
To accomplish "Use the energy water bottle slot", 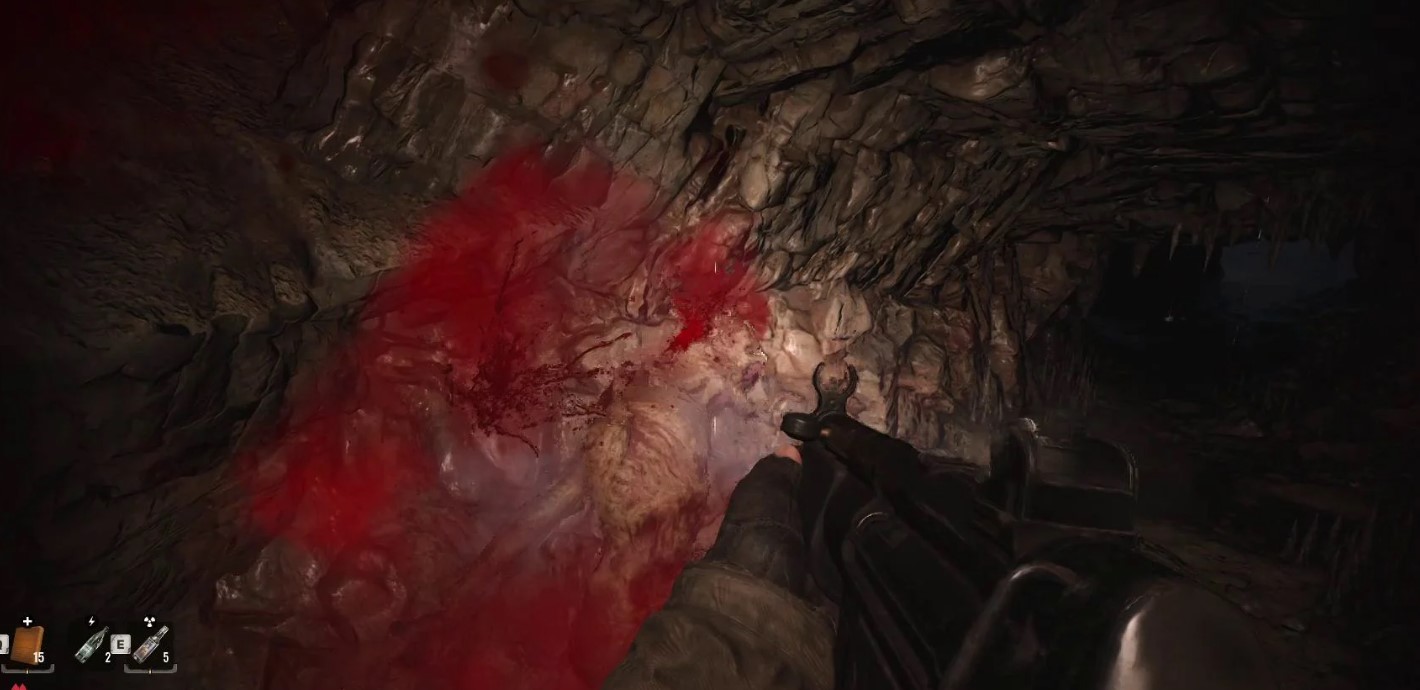I will click(92, 644).
